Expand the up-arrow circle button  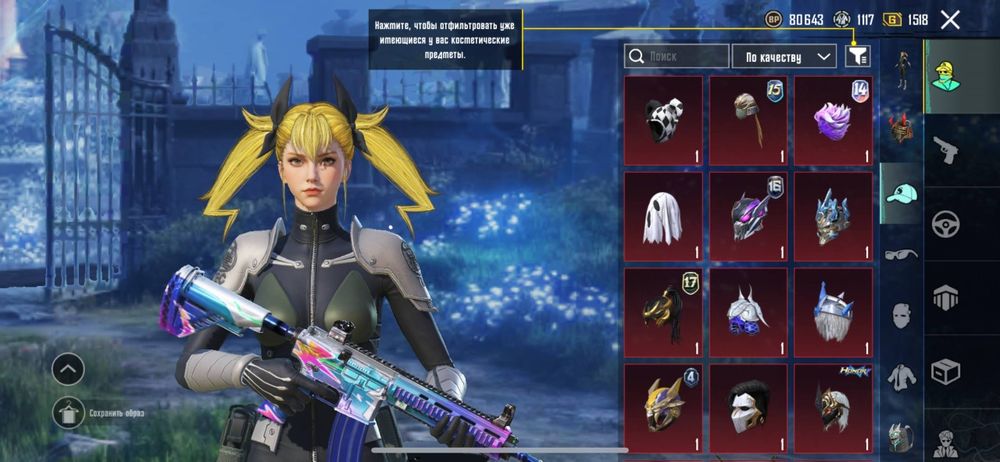(68, 369)
